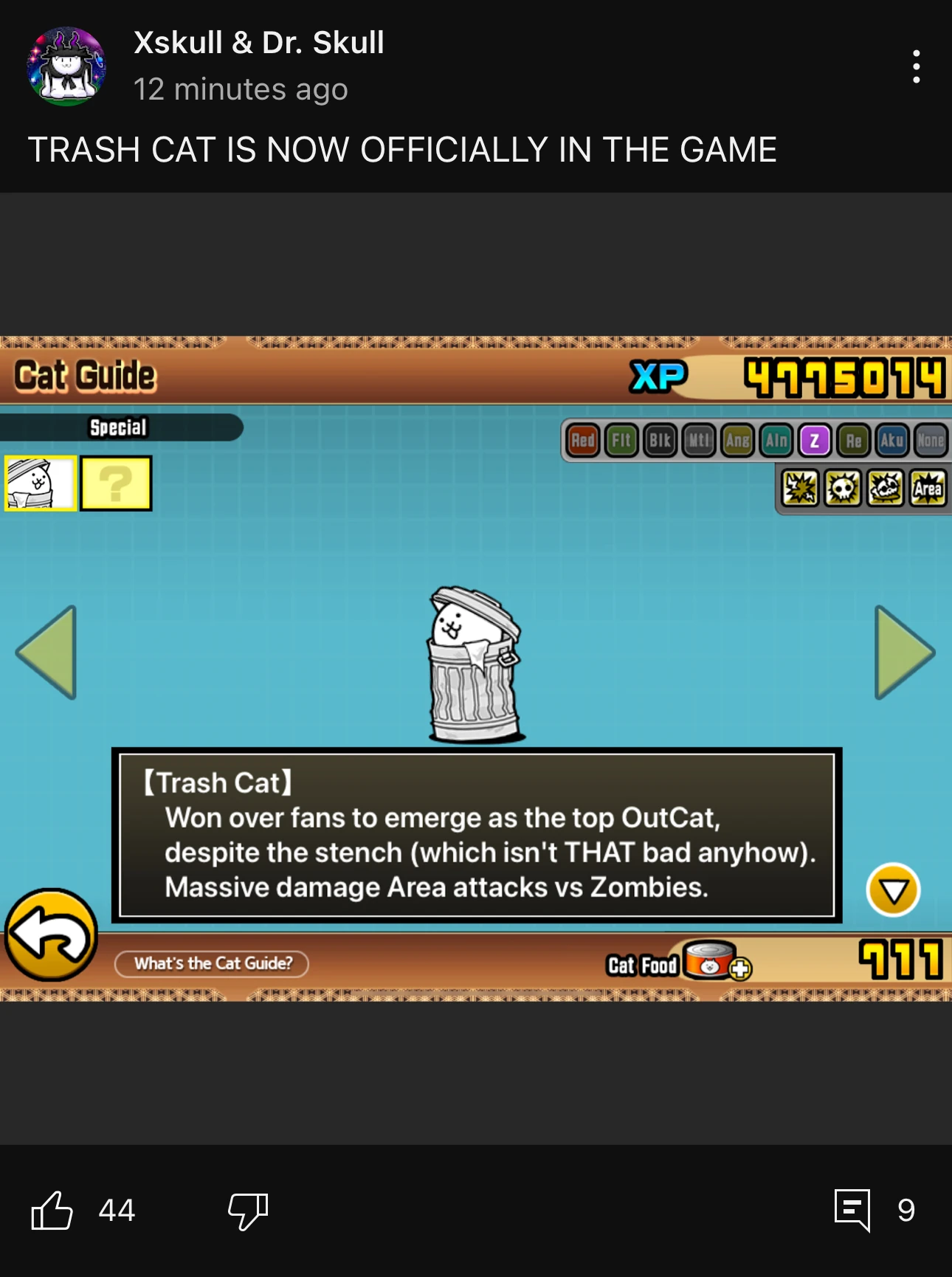952x1277 pixels.
Task: Select the Aku trait filter icon
Action: point(891,441)
